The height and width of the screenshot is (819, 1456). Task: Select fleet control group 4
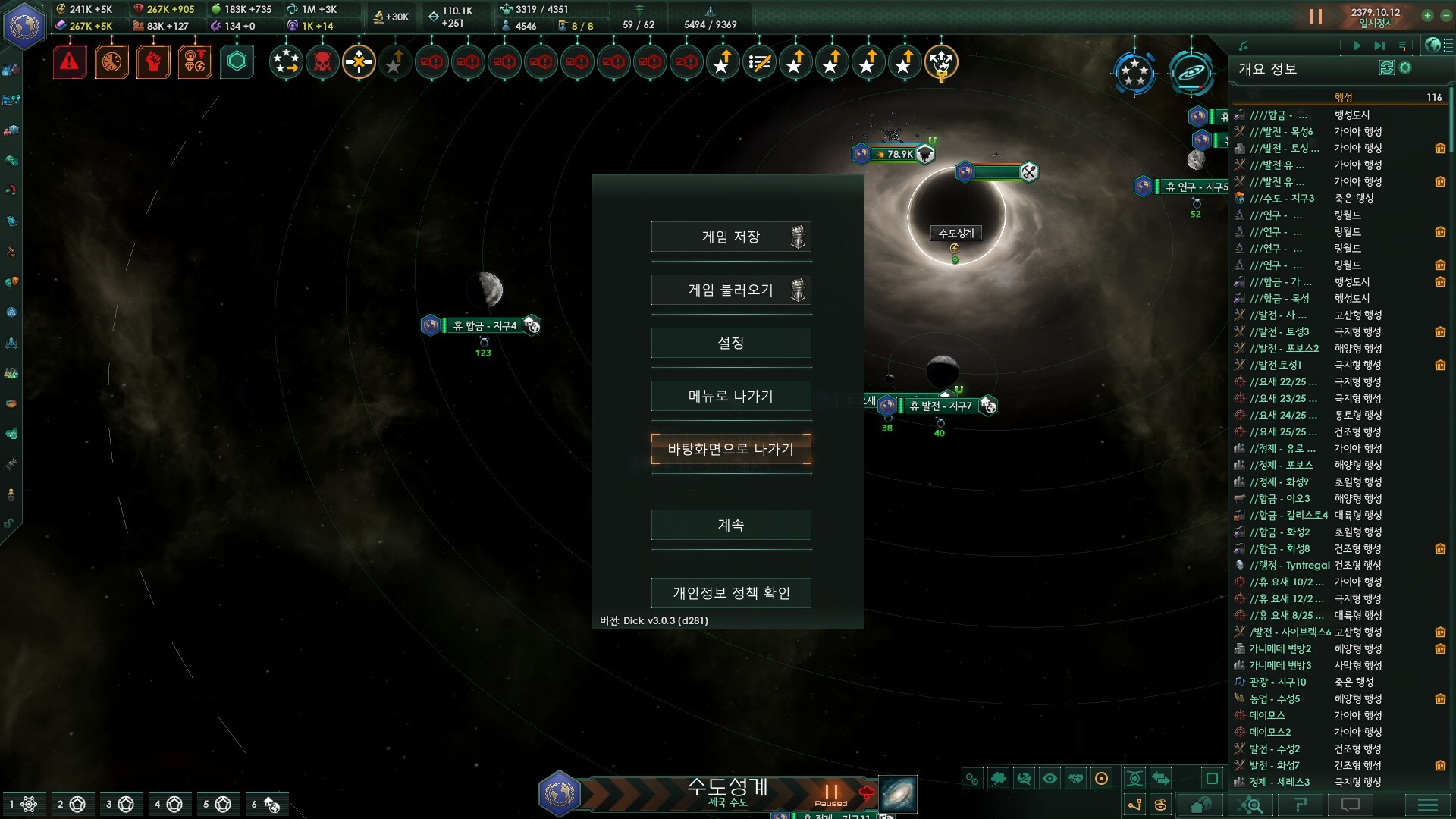coord(168,804)
